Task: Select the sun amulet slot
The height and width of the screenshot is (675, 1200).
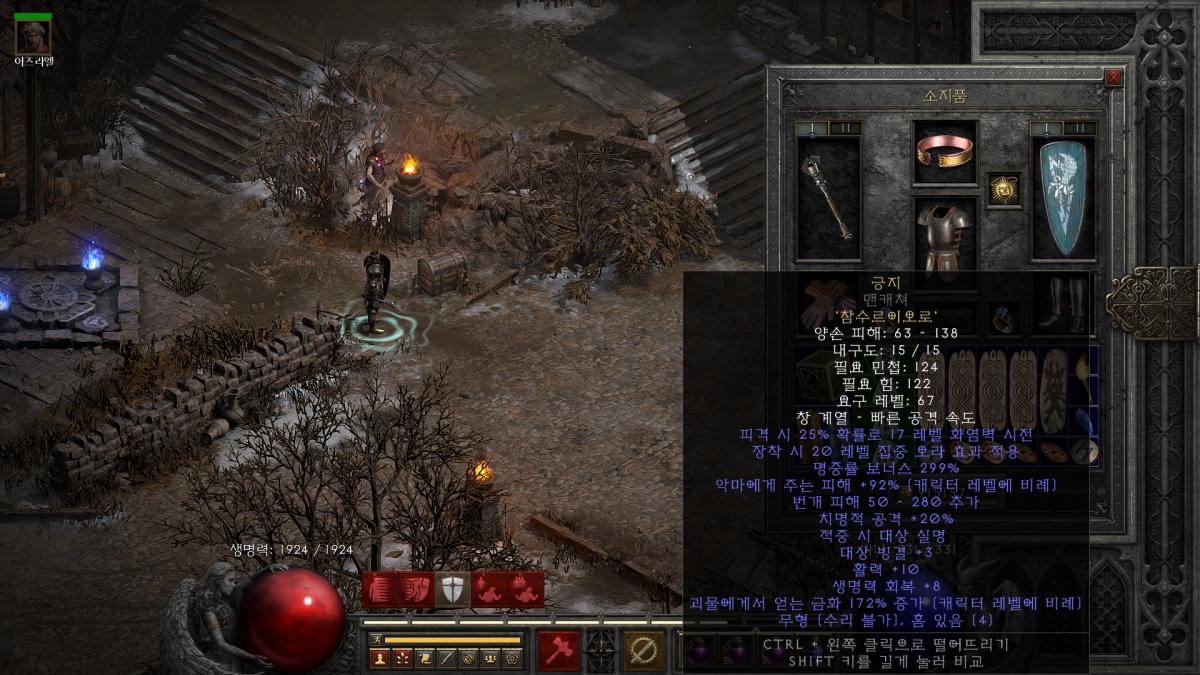Action: pos(1004,188)
